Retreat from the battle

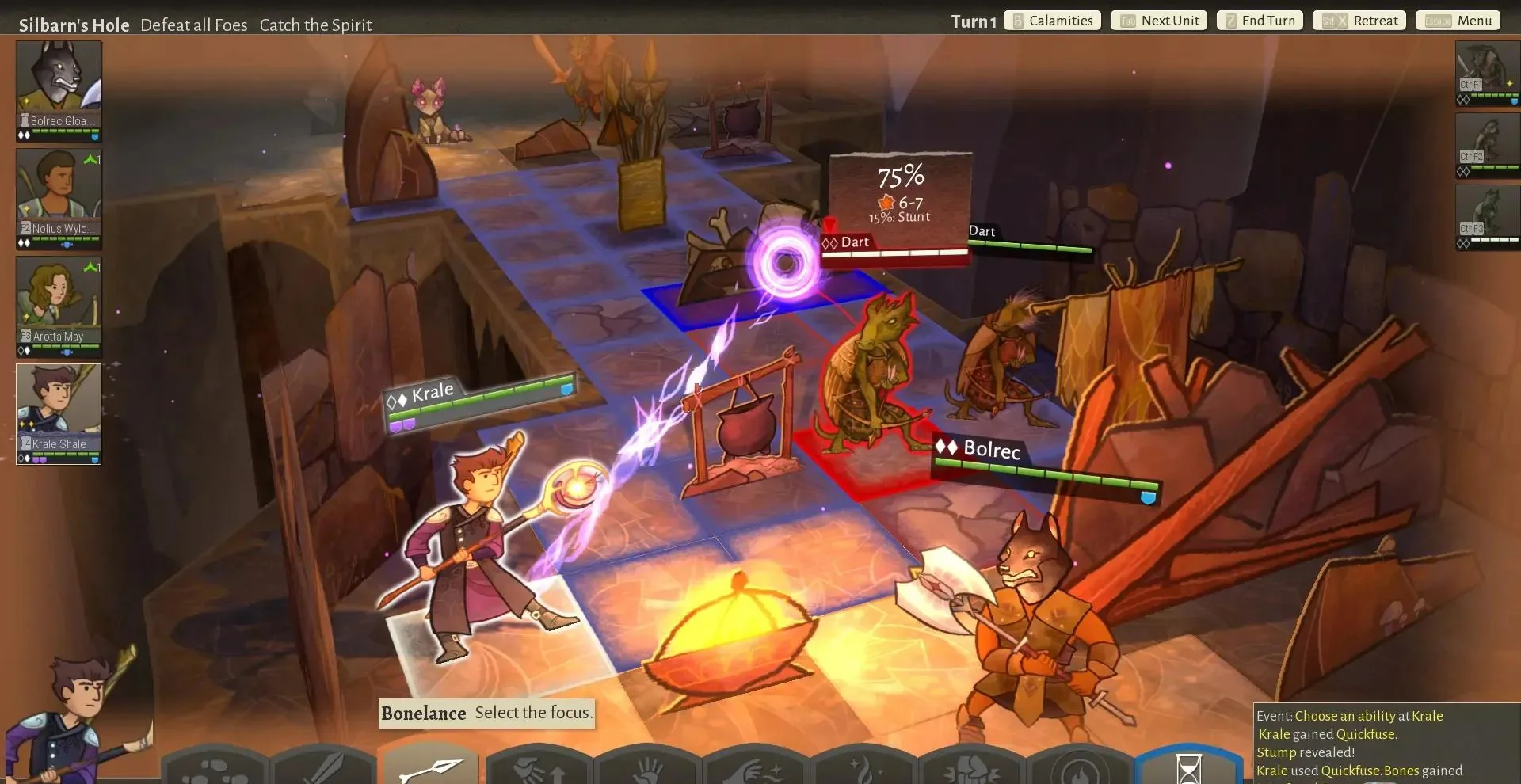pyautogui.click(x=1359, y=21)
